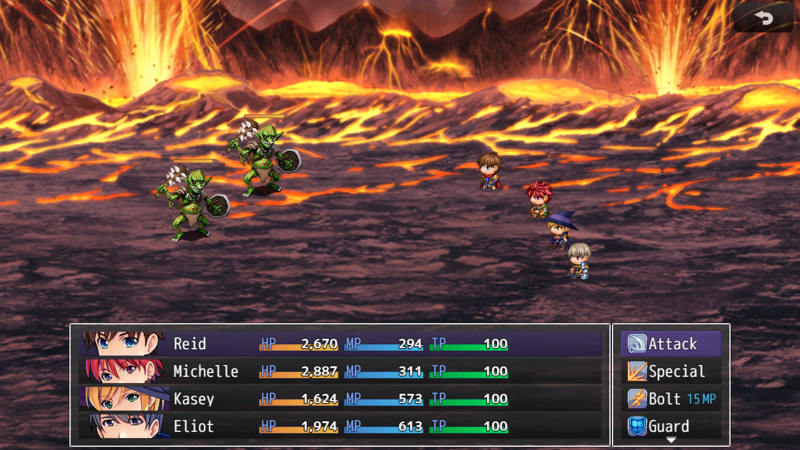This screenshot has width=800, height=450.
Task: Select Michelle's party status row
Action: [x=340, y=372]
